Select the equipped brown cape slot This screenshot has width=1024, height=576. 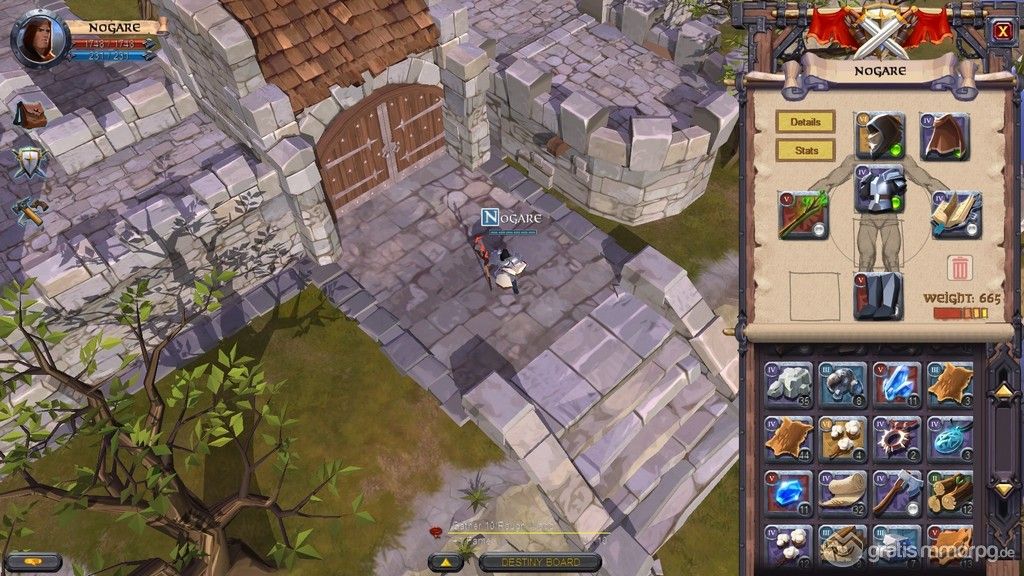[945, 137]
